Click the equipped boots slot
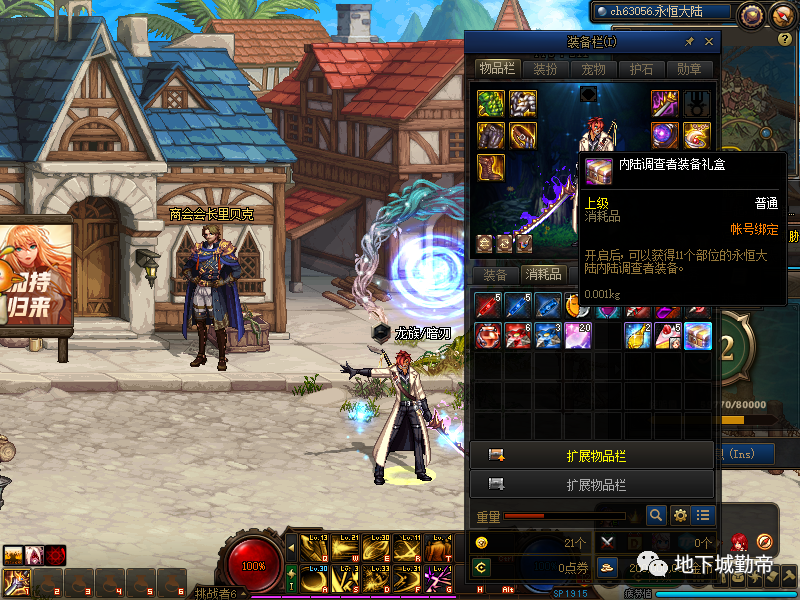The width and height of the screenshot is (800, 600). [490, 166]
